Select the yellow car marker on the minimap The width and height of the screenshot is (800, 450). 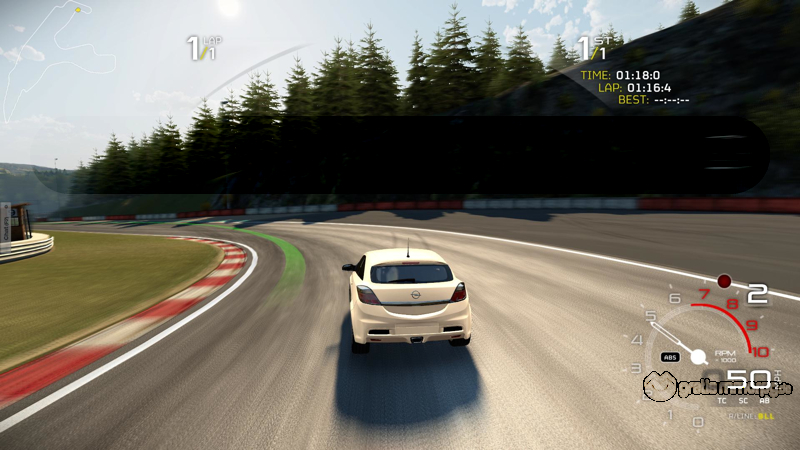(78, 10)
